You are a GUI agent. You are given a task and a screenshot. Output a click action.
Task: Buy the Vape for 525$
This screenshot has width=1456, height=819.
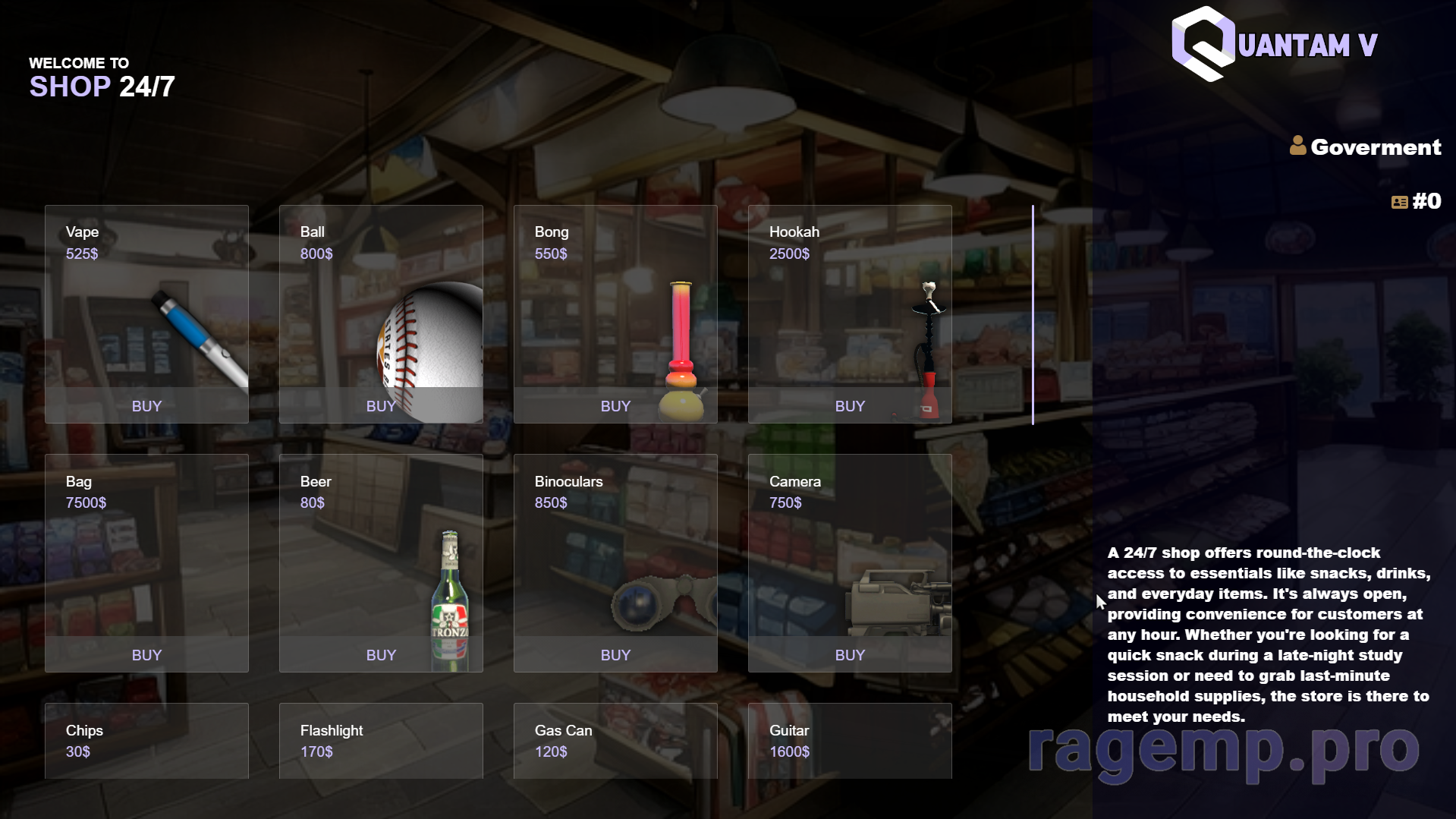(146, 406)
